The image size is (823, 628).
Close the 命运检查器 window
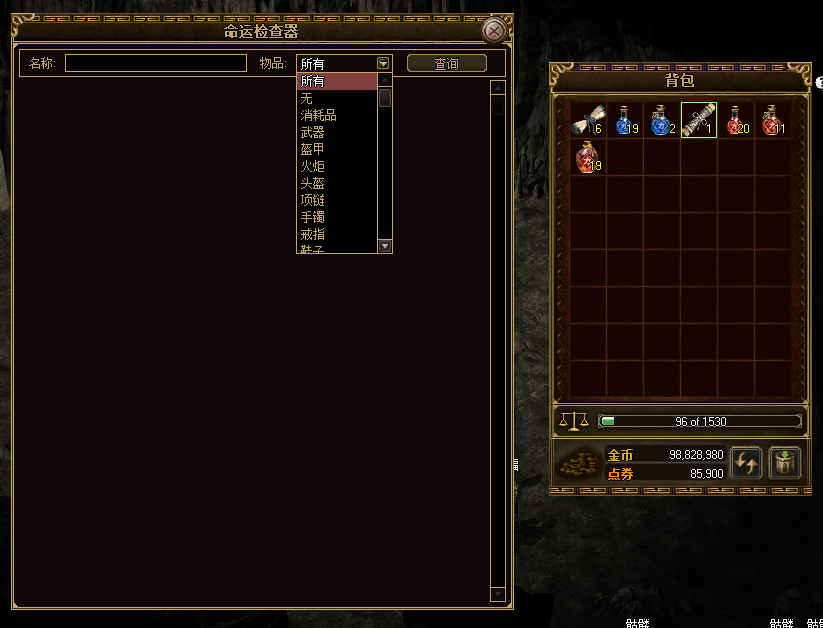(x=494, y=31)
